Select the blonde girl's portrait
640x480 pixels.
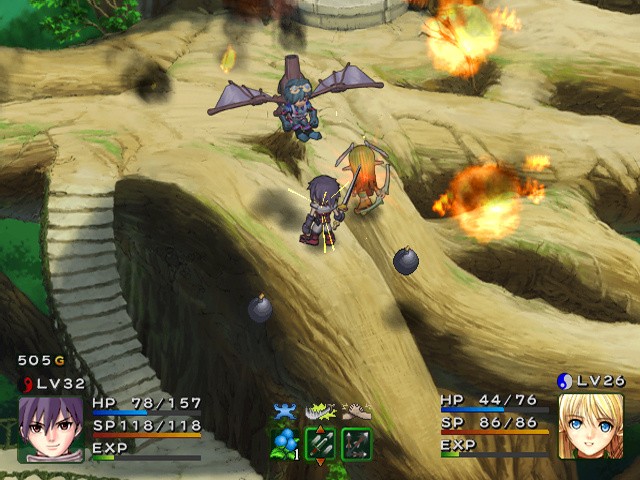(590, 426)
